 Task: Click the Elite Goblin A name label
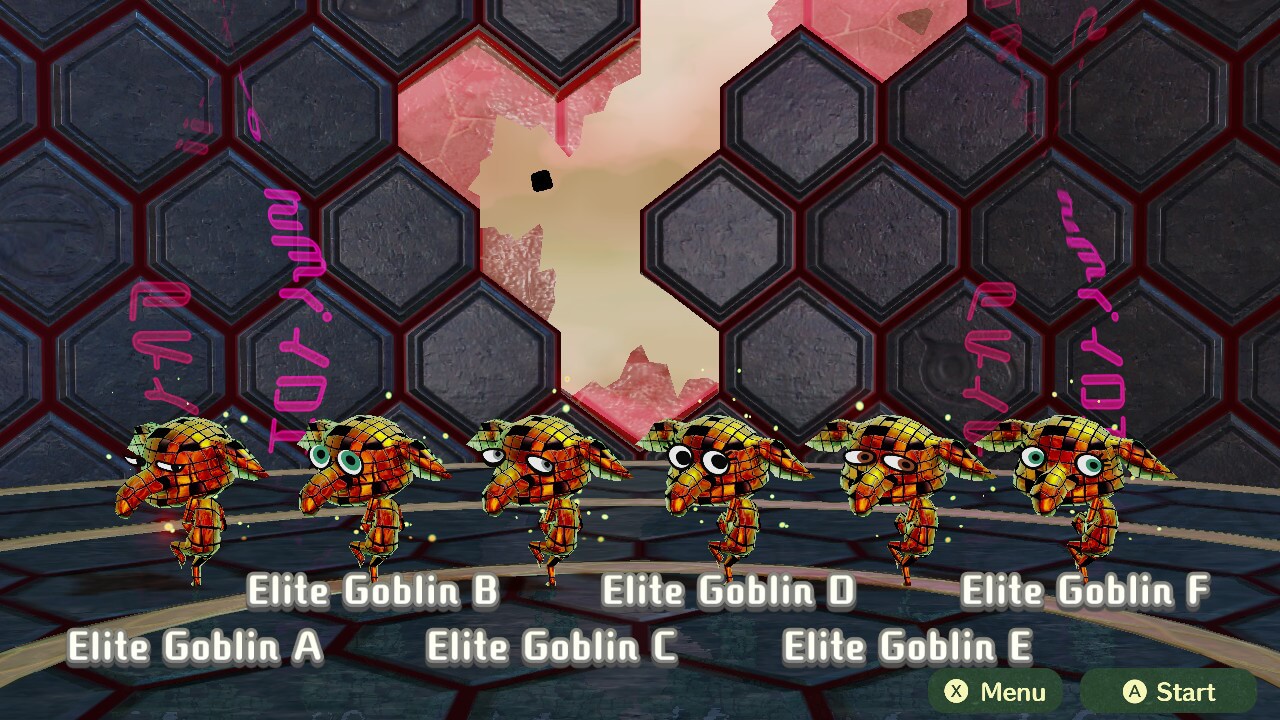pos(195,646)
